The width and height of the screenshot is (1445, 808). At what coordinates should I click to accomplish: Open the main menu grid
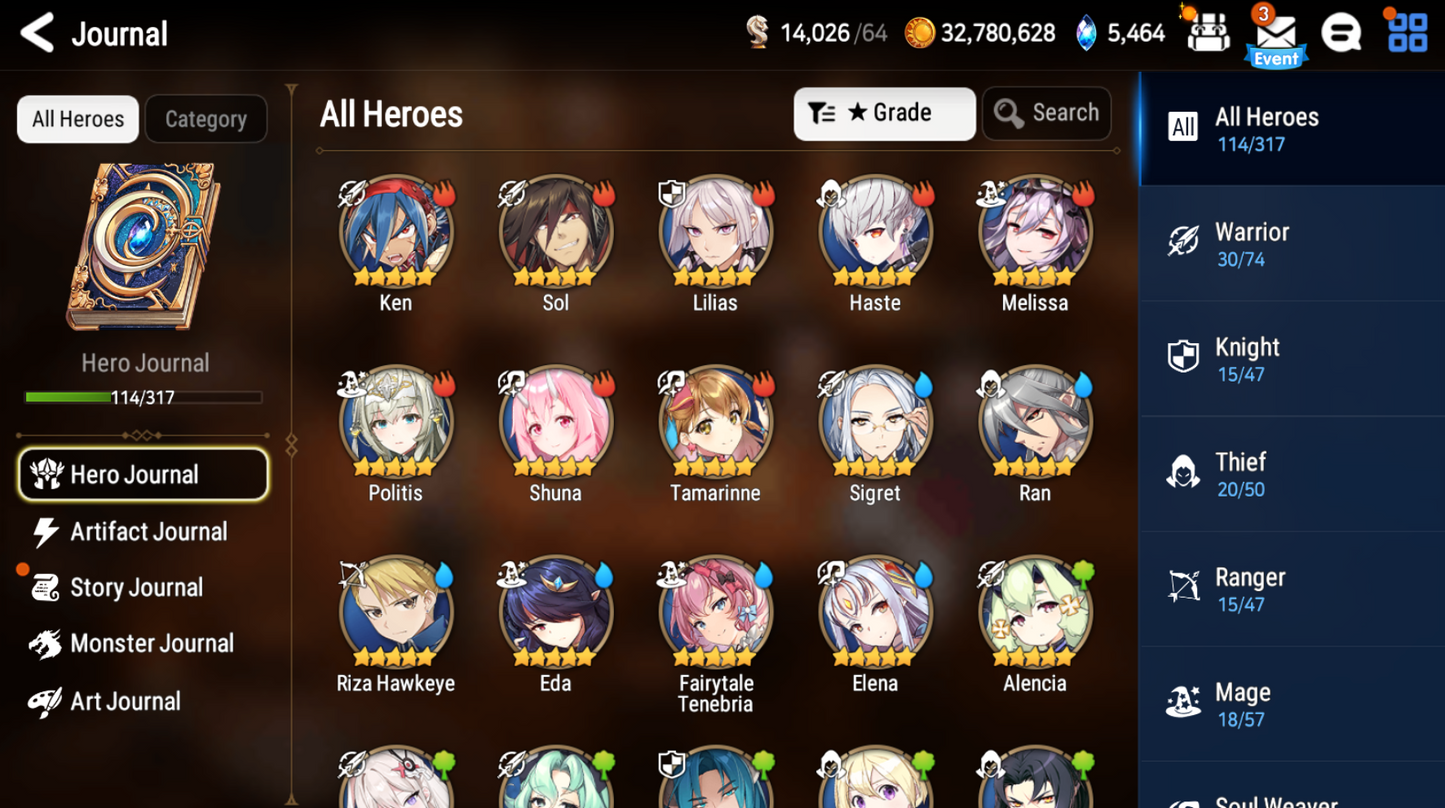(x=1408, y=31)
